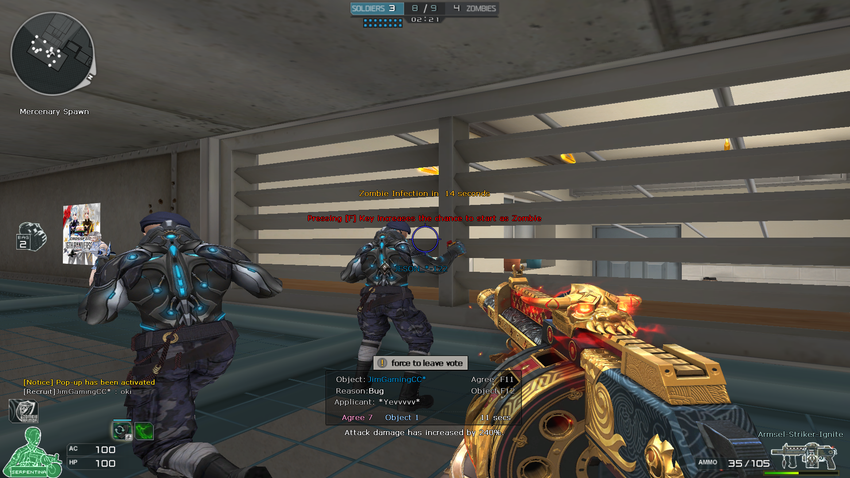Screen dimensions: 850x478
Task: Click the JimGamingCC recruit chat message
Action: (x=78, y=391)
